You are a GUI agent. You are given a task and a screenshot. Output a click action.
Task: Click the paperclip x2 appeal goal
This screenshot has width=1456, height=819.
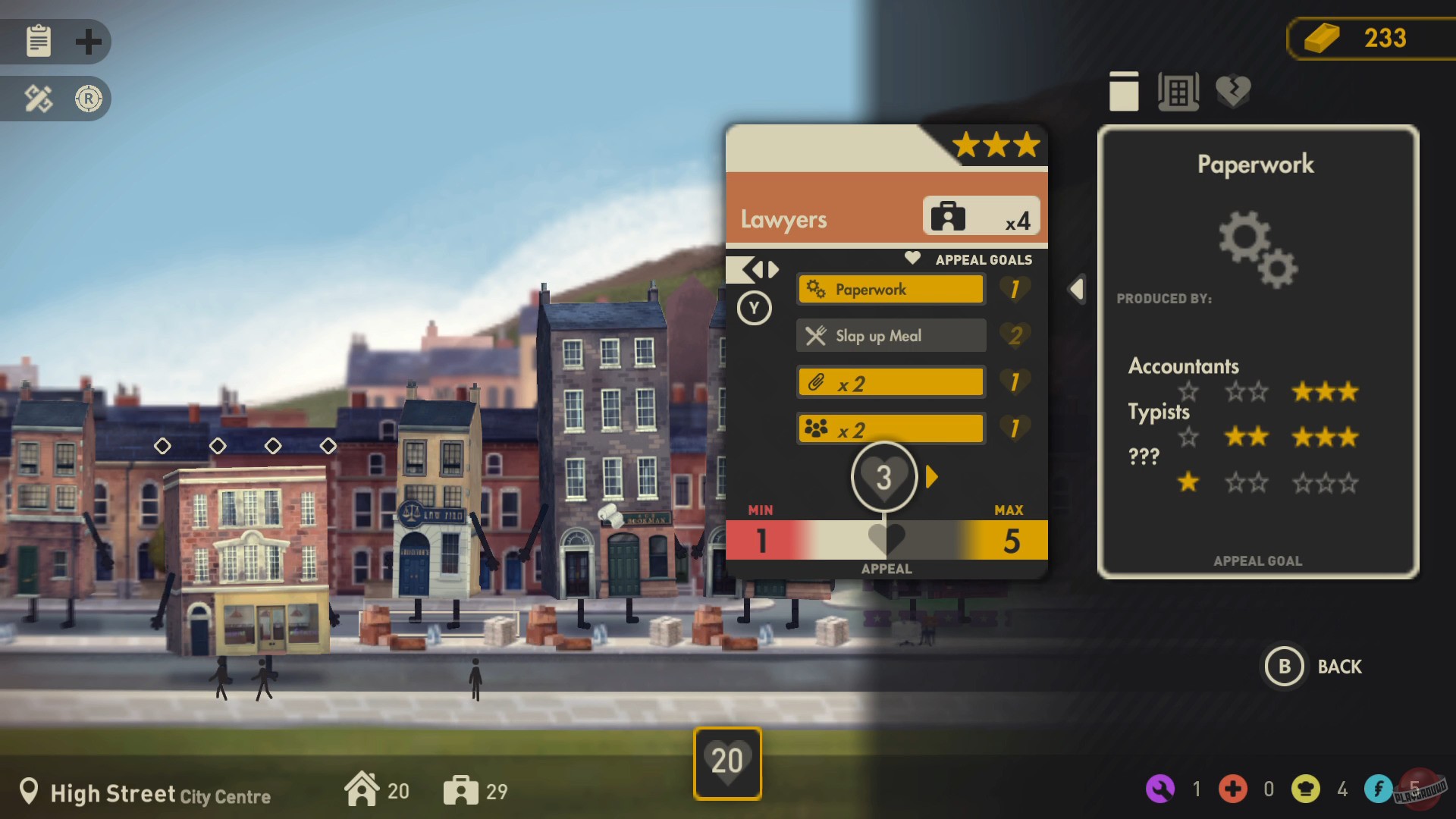tap(890, 382)
